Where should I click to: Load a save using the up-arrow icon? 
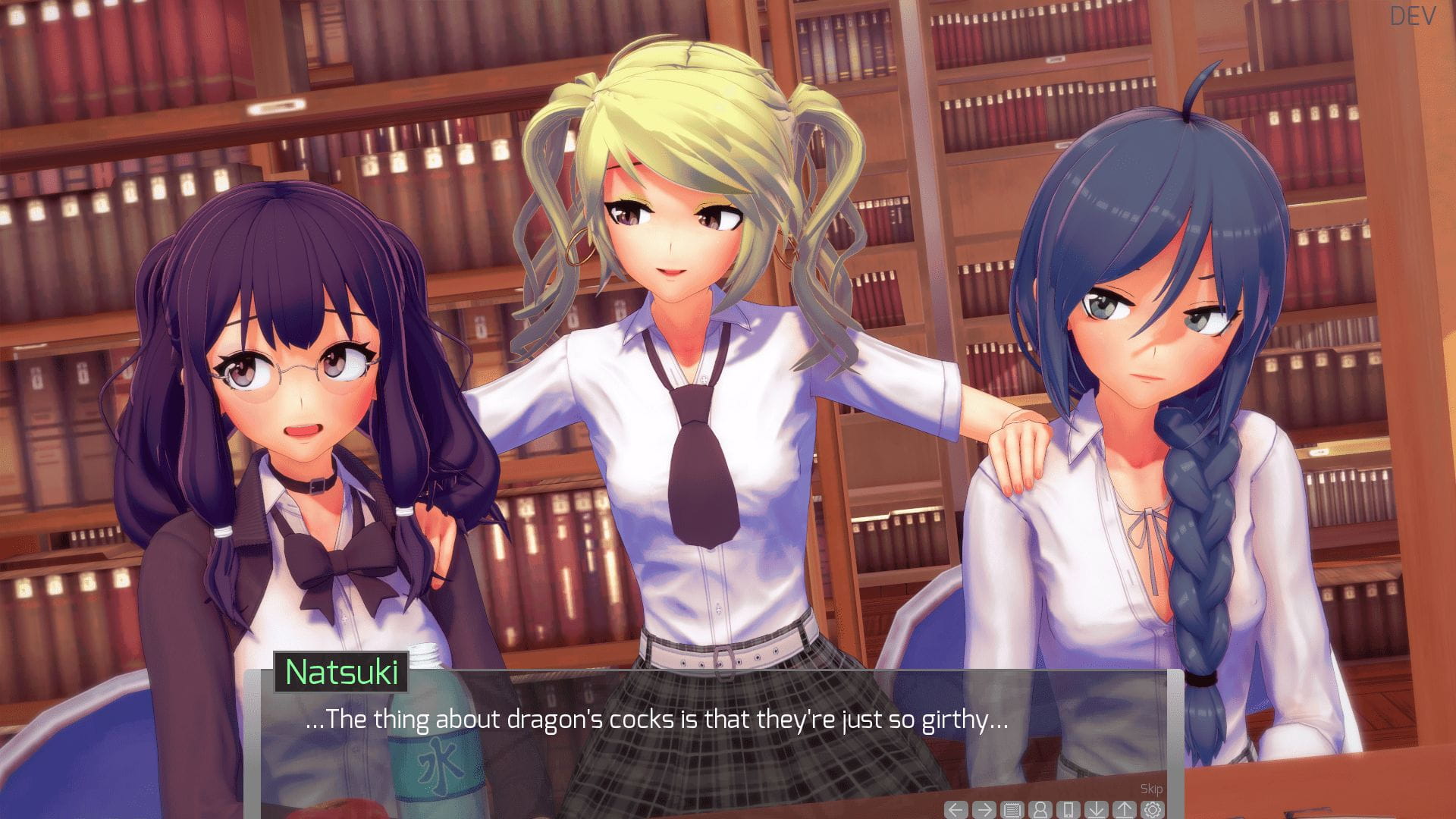[1125, 809]
